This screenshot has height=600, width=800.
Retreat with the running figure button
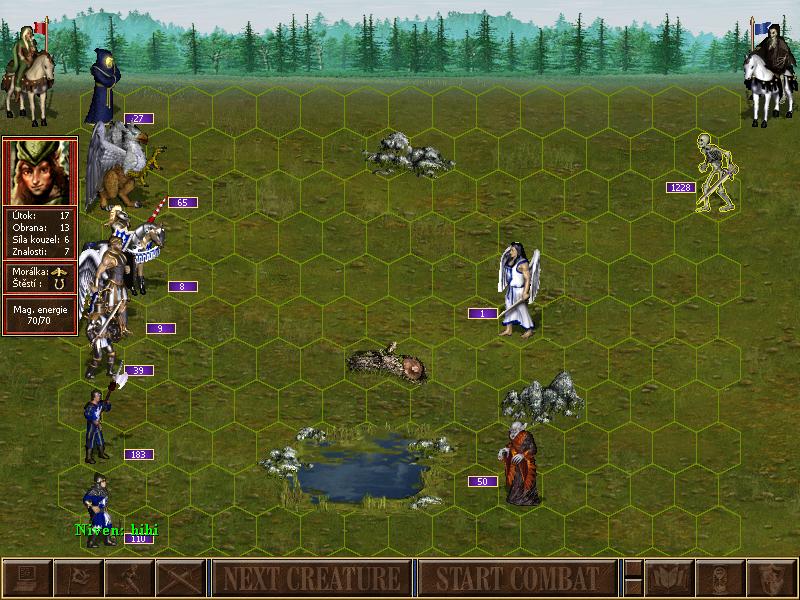click(x=129, y=578)
